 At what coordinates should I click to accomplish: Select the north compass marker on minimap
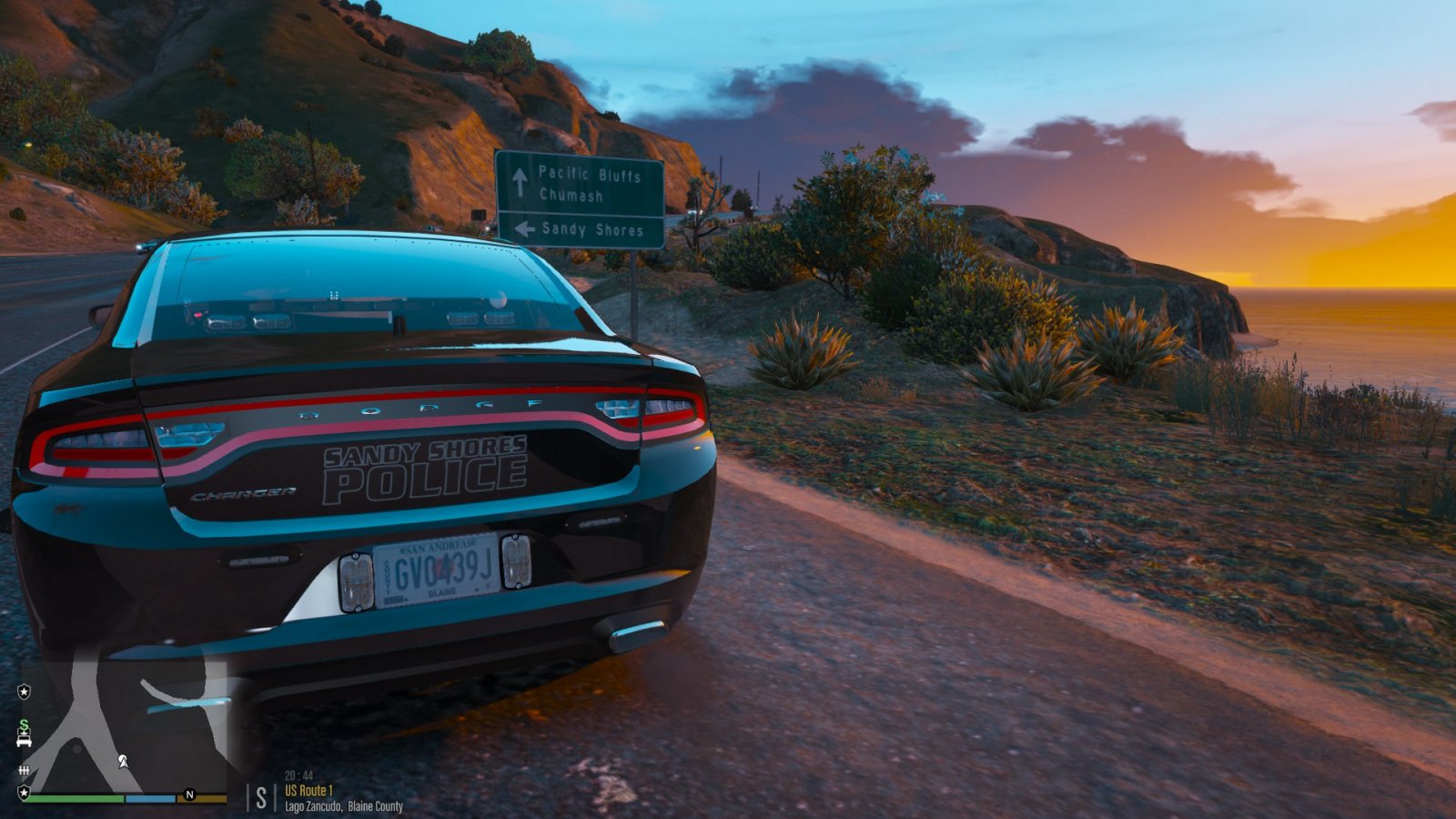189,794
